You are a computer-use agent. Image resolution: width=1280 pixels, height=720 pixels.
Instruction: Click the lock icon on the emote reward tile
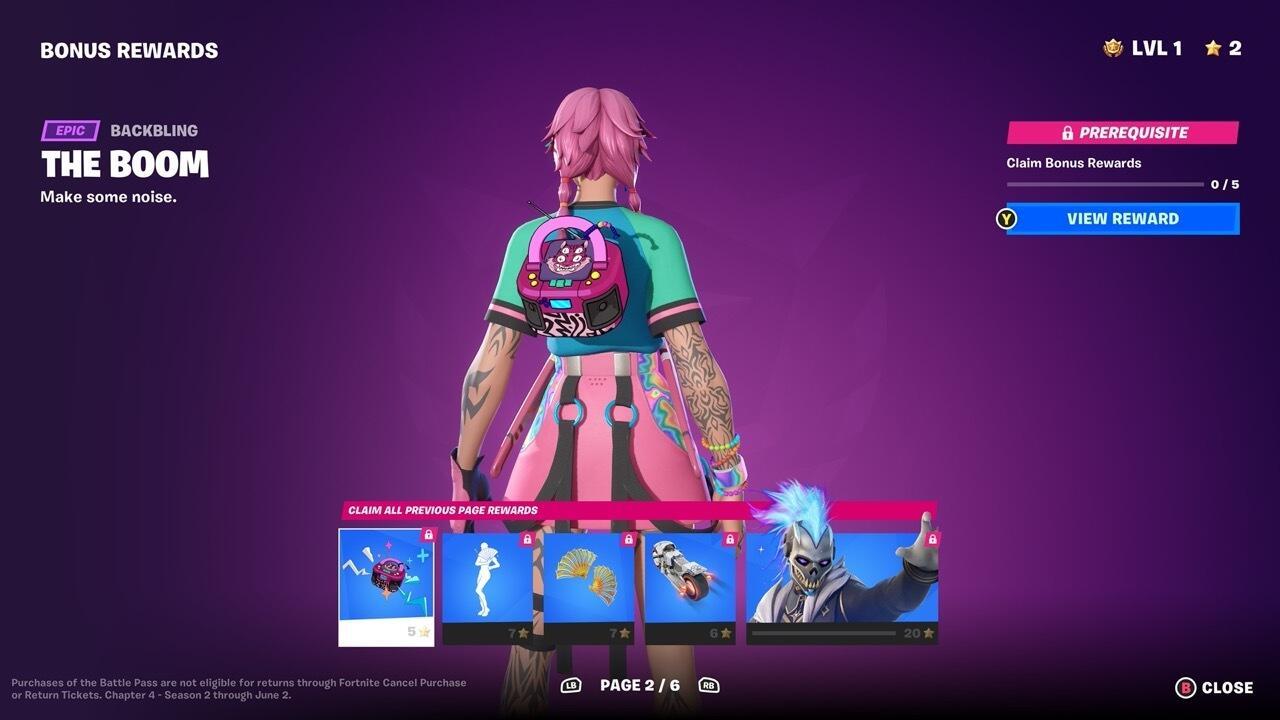pyautogui.click(x=528, y=540)
